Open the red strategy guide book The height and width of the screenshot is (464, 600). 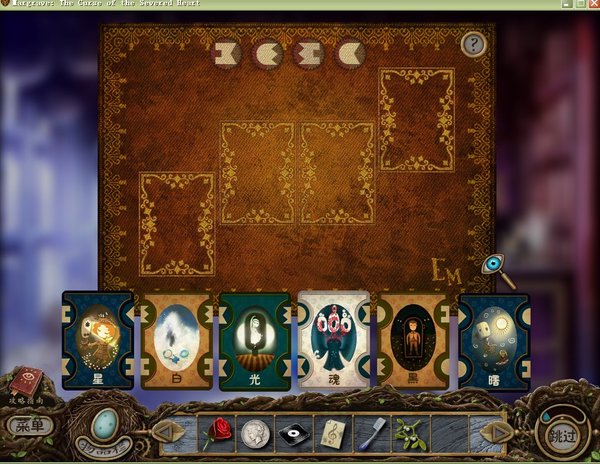pos(23,383)
